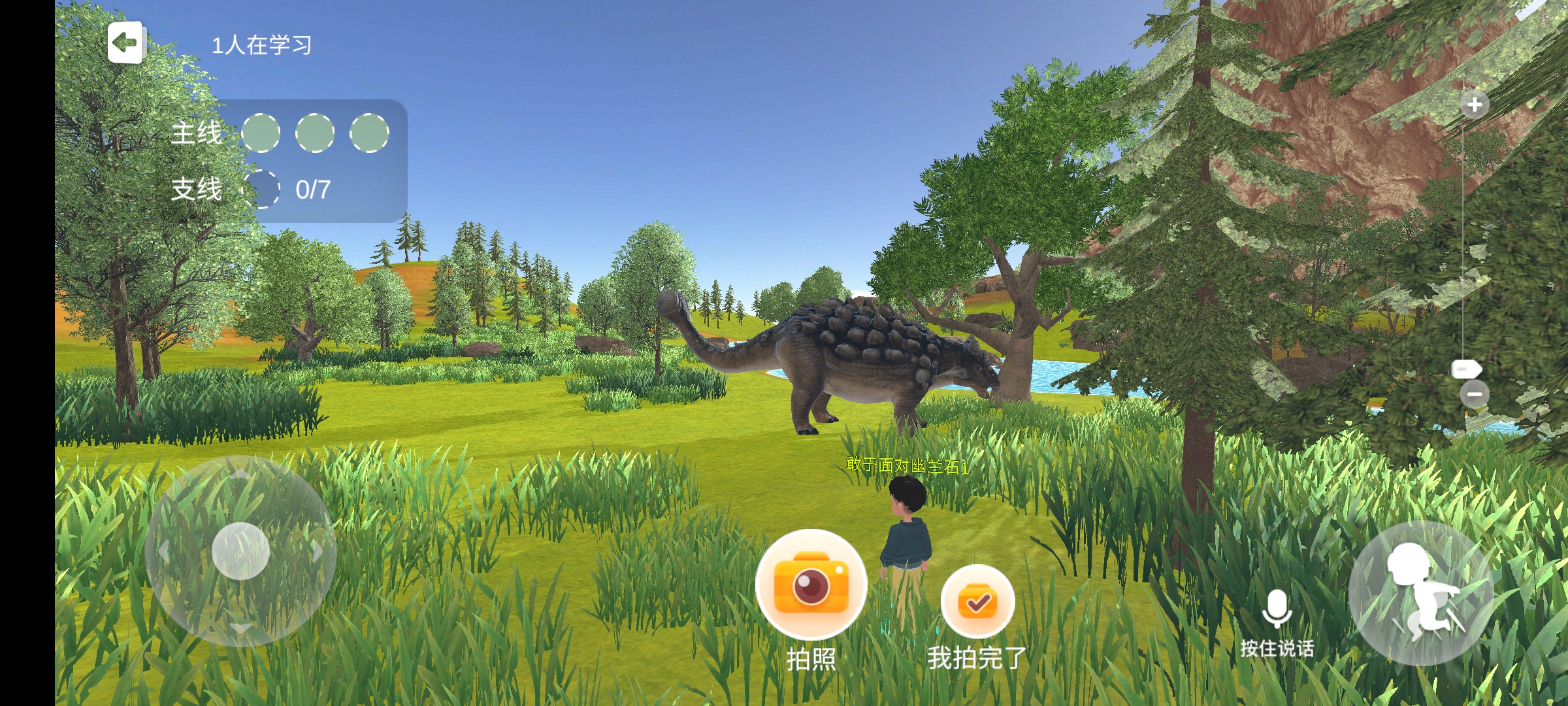
Task: Tap the 我拍完了 finished-shooting button
Action: (977, 601)
